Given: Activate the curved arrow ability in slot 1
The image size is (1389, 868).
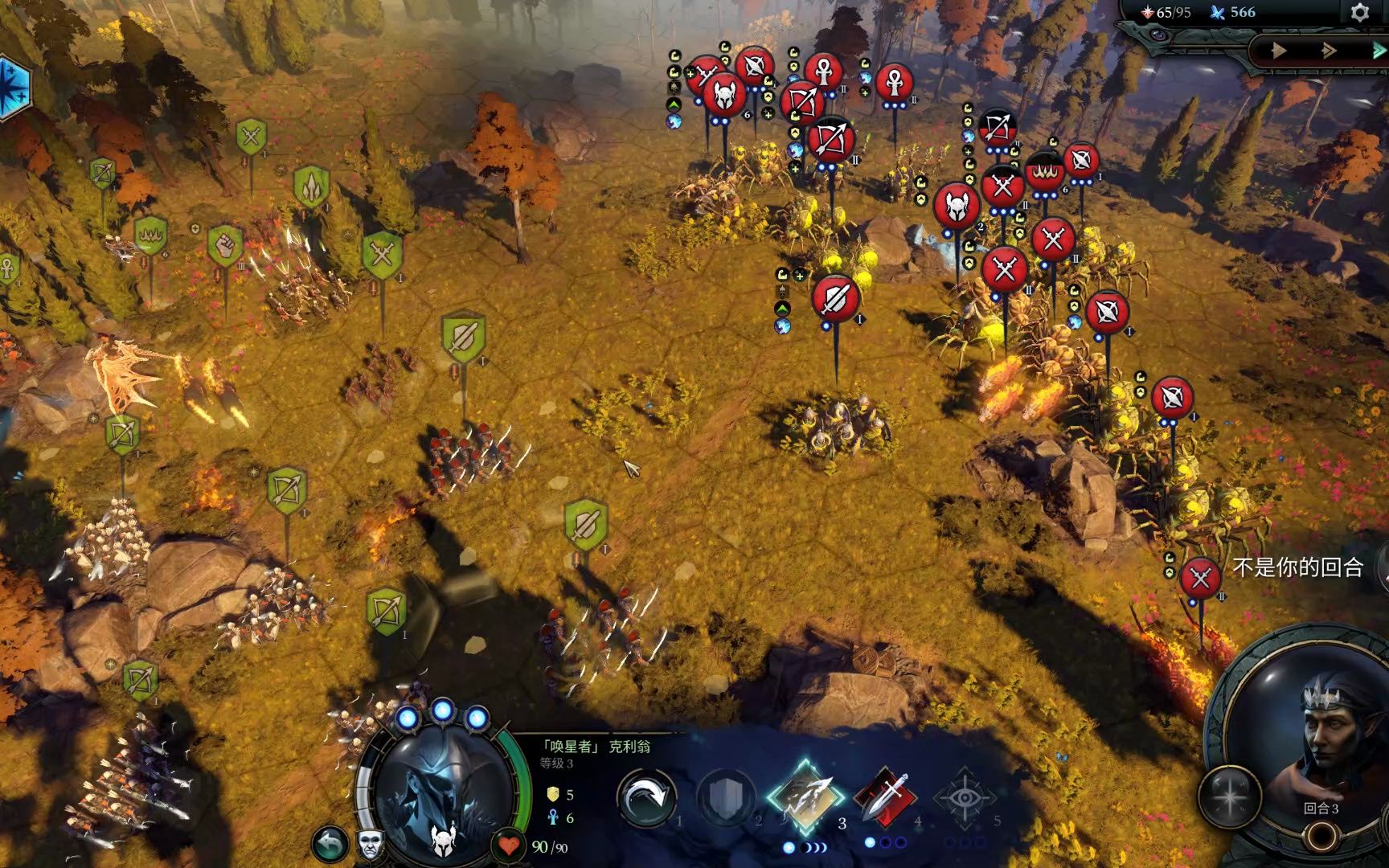Looking at the screenshot, I should (x=645, y=797).
